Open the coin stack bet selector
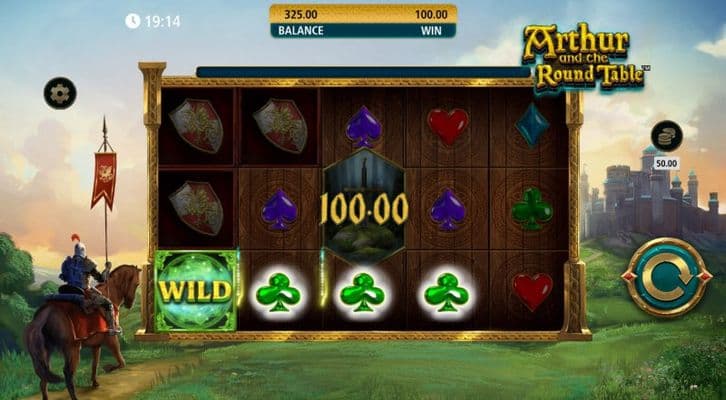Image resolution: width=726 pixels, height=400 pixels. pyautogui.click(x=666, y=136)
